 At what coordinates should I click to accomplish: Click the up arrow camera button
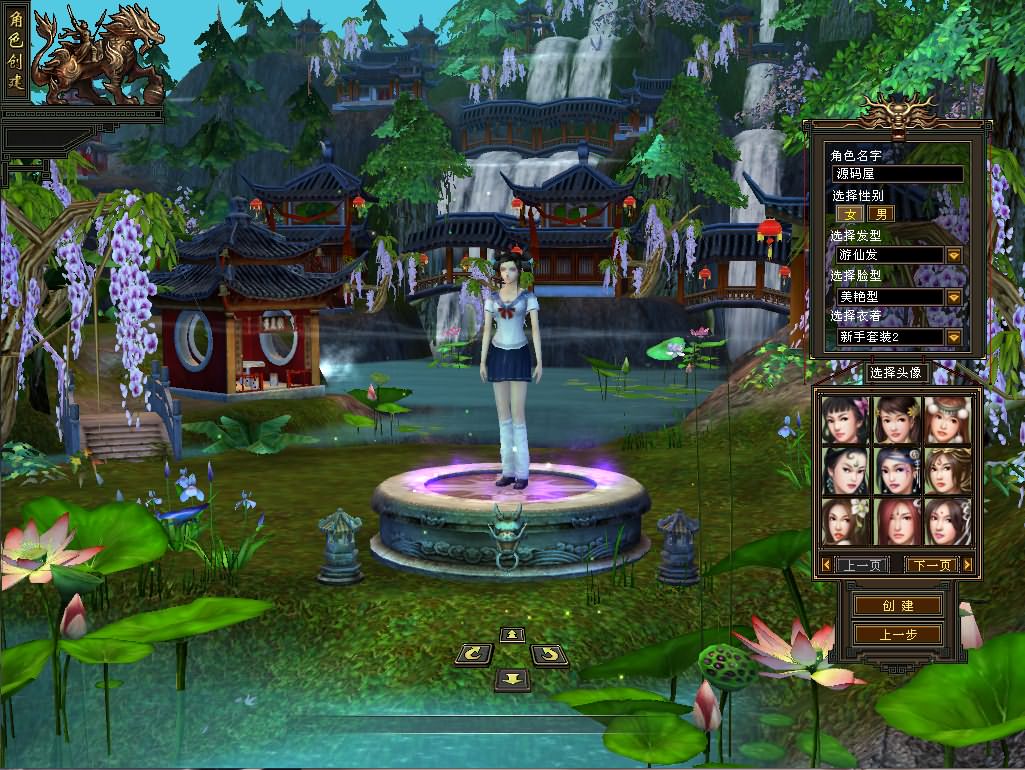click(512, 634)
